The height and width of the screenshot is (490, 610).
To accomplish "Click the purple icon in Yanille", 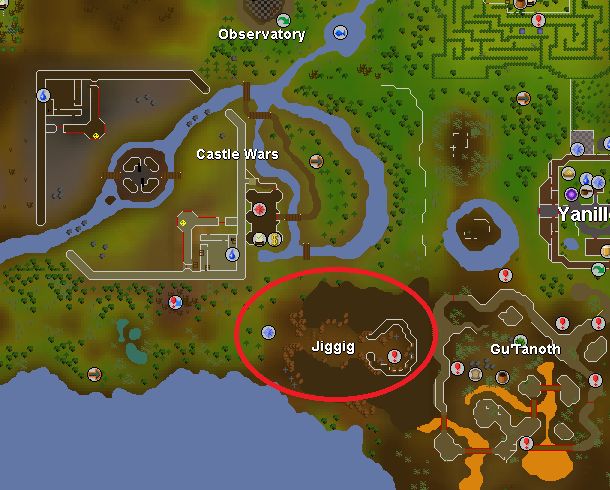I will (x=571, y=194).
